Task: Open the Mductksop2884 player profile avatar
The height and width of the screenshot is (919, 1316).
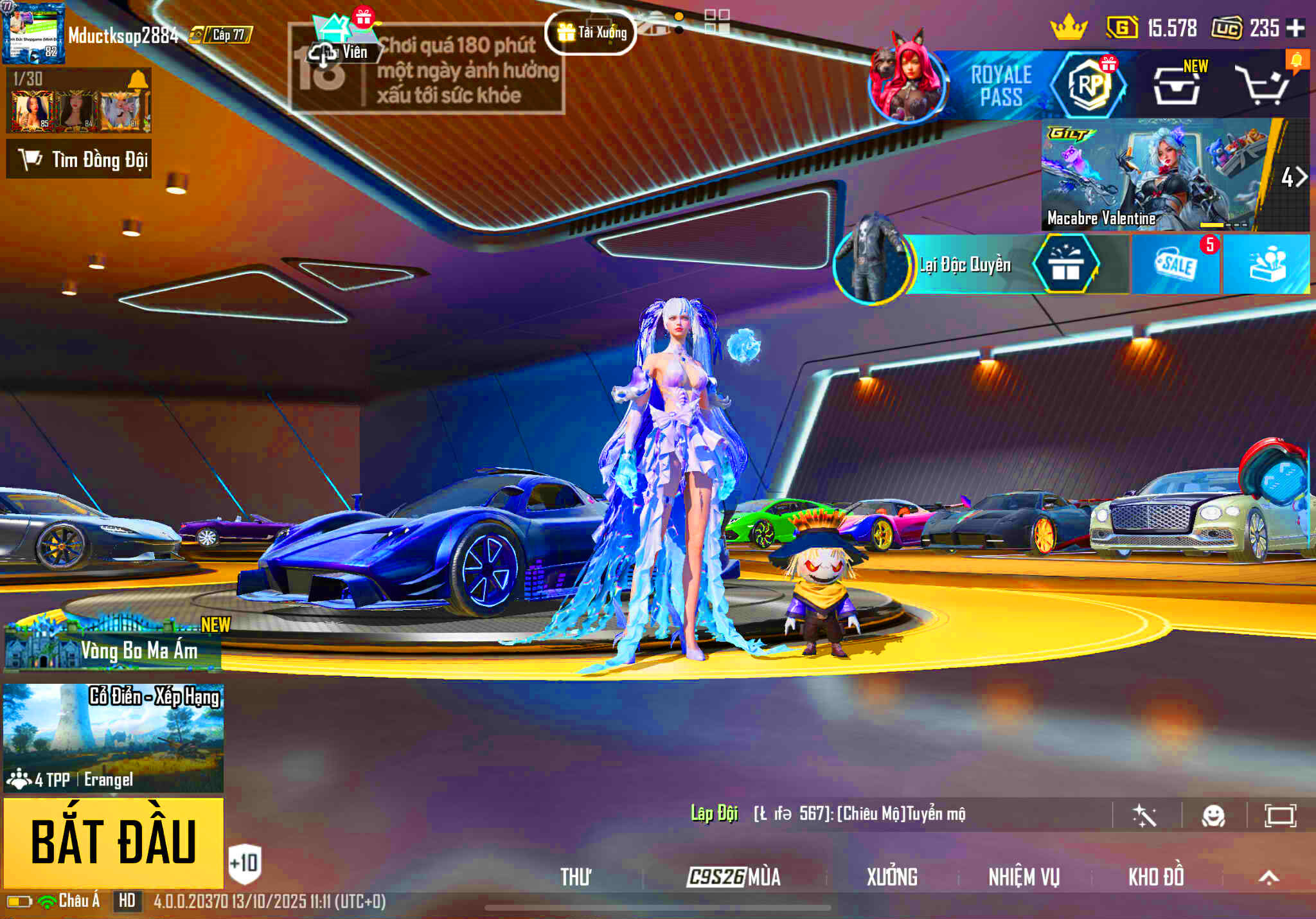Action: point(33,33)
